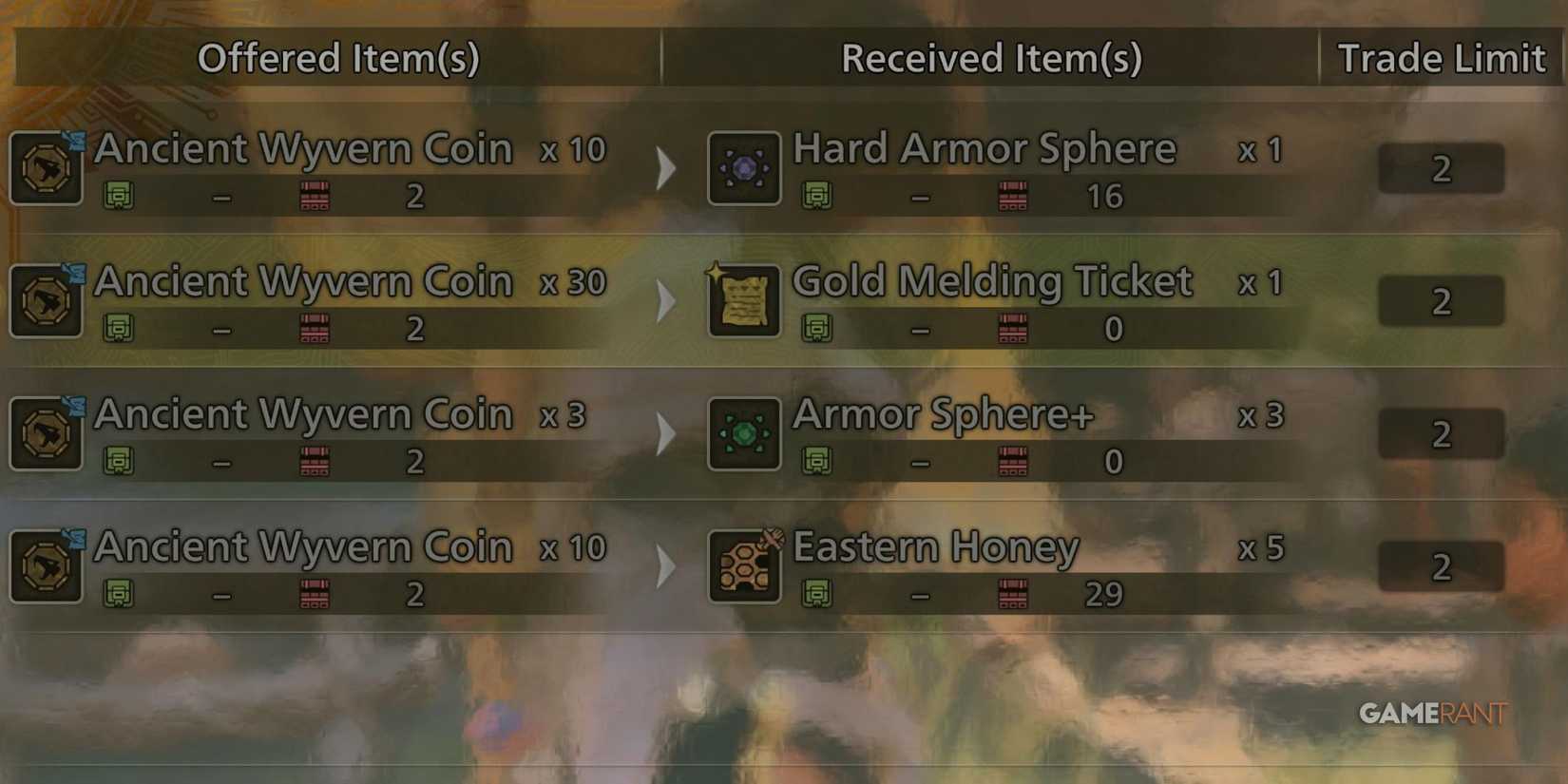The image size is (1568, 784).
Task: Toggle the blue marker on the first Ancient Wyvern Coin
Action: click(74, 141)
